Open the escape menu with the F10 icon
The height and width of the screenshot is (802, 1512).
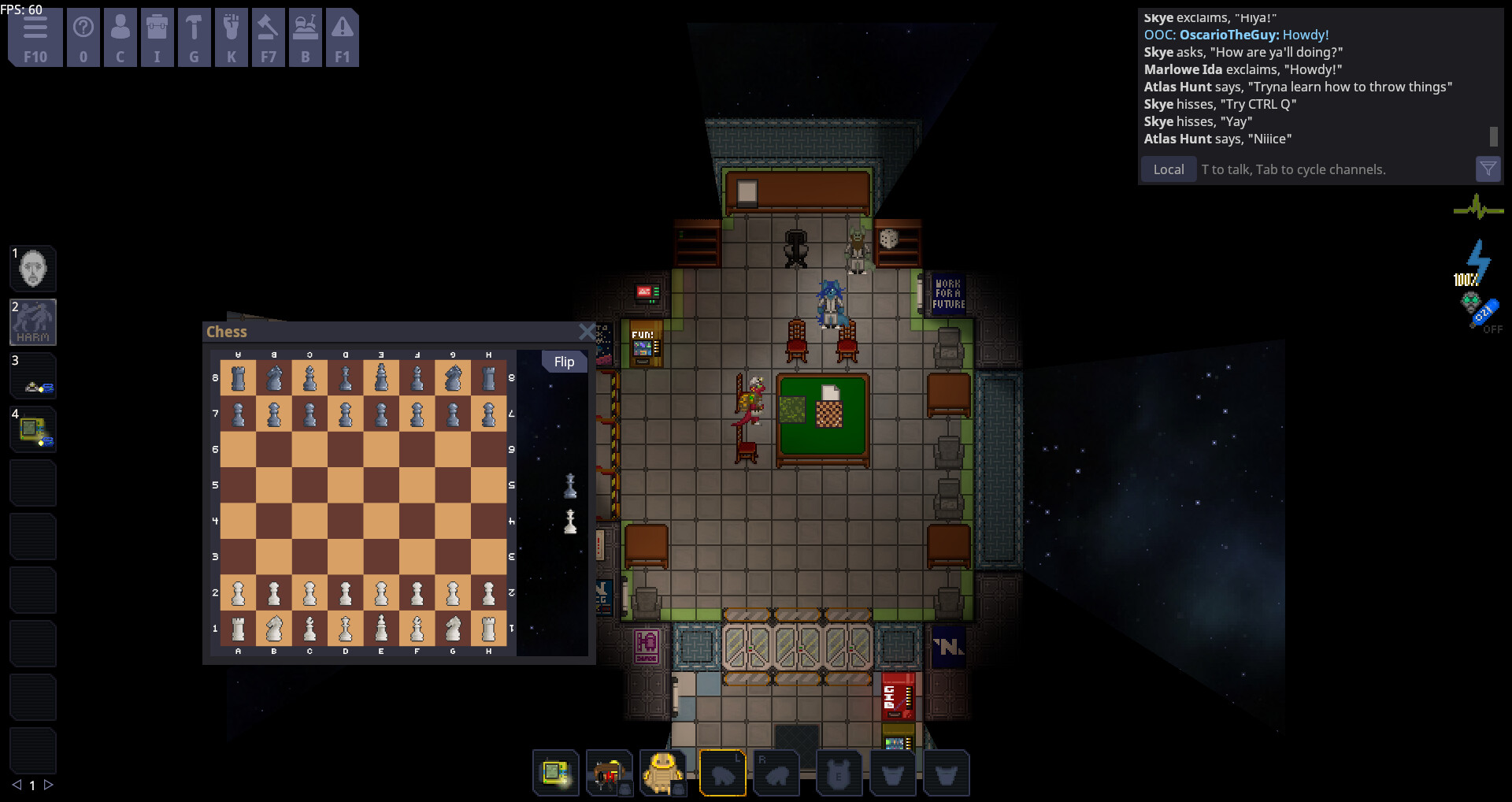[35, 37]
